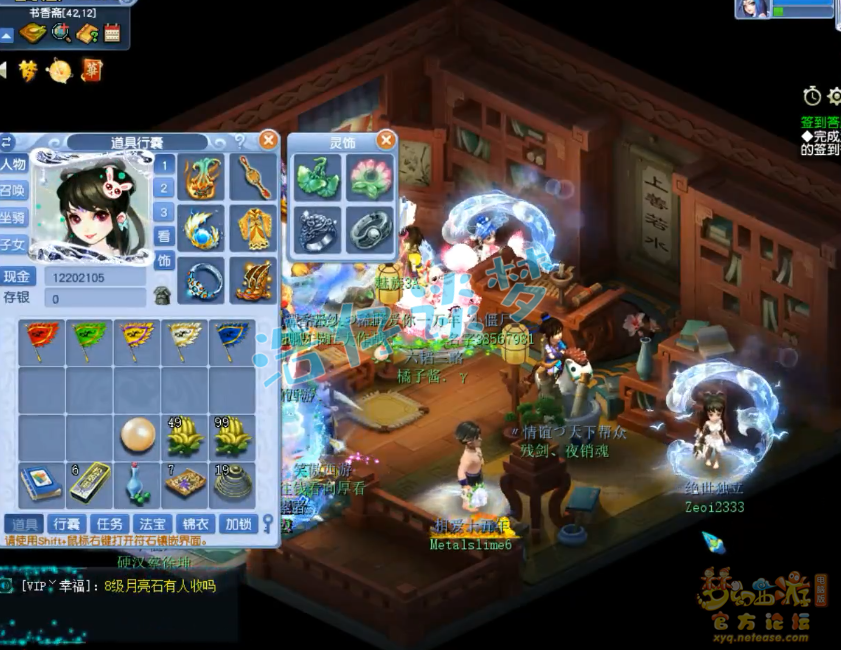The height and width of the screenshot is (650, 841).
Task: Select the red flag item slot
Action: click(x=41, y=342)
